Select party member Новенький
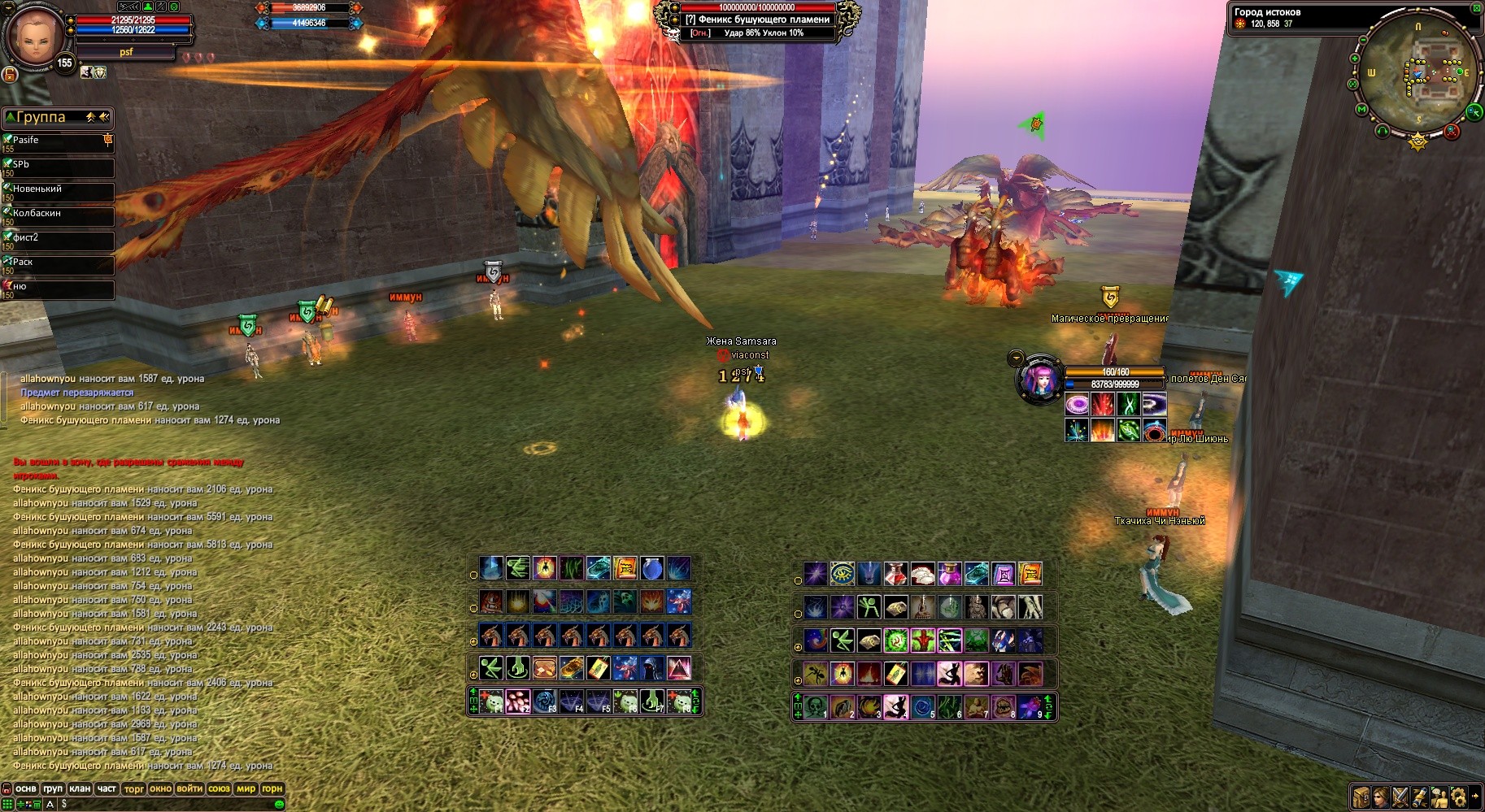Screen dimensions: 1485x812 (x=57, y=192)
